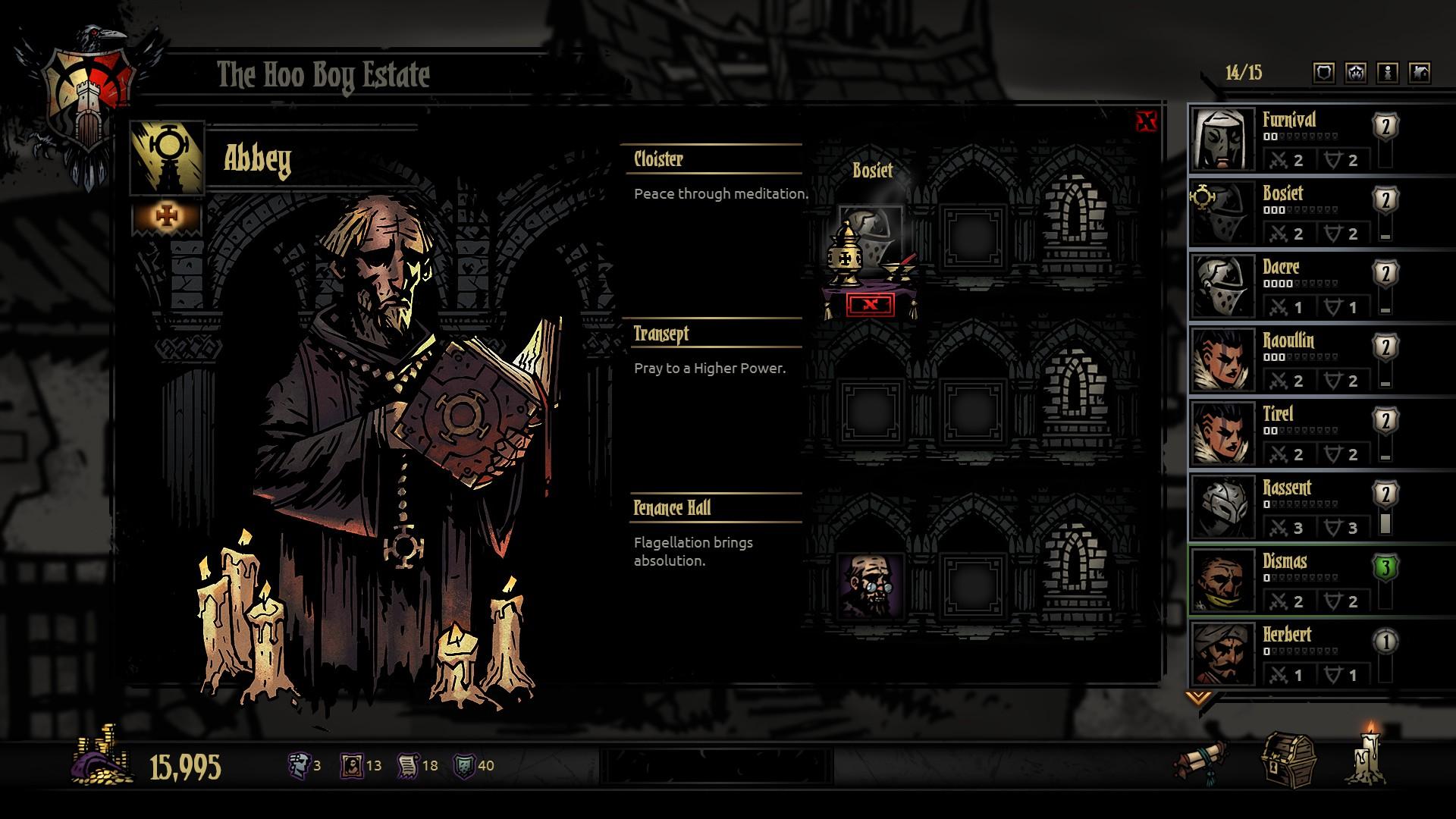Pick Herbert from the roster

pyautogui.click(x=1289, y=654)
